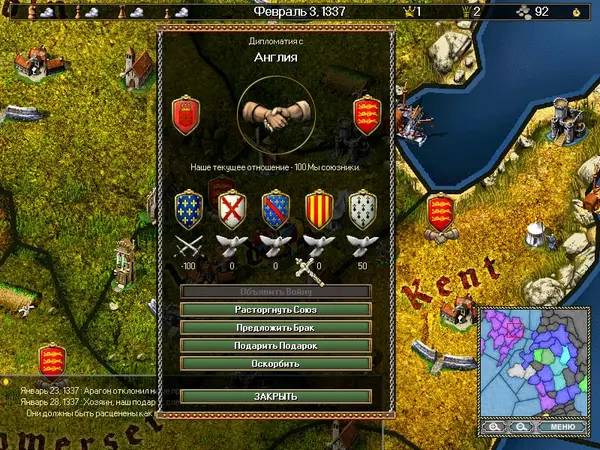This screenshot has width=600, height=450.
Task: Click the 'Расторгнуть Союз' button
Action: pyautogui.click(x=275, y=310)
